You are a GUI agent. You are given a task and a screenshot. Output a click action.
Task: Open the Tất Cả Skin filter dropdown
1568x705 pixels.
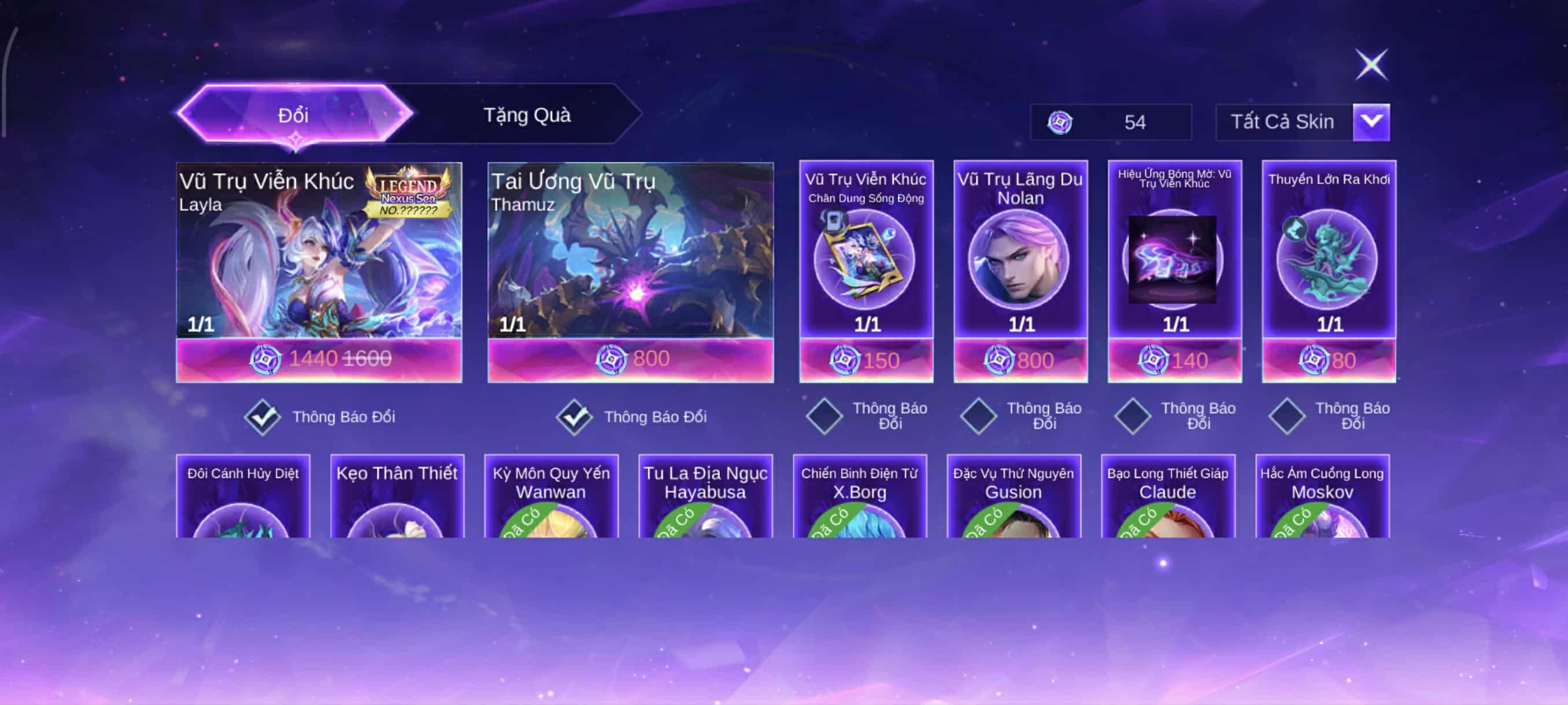point(1371,122)
